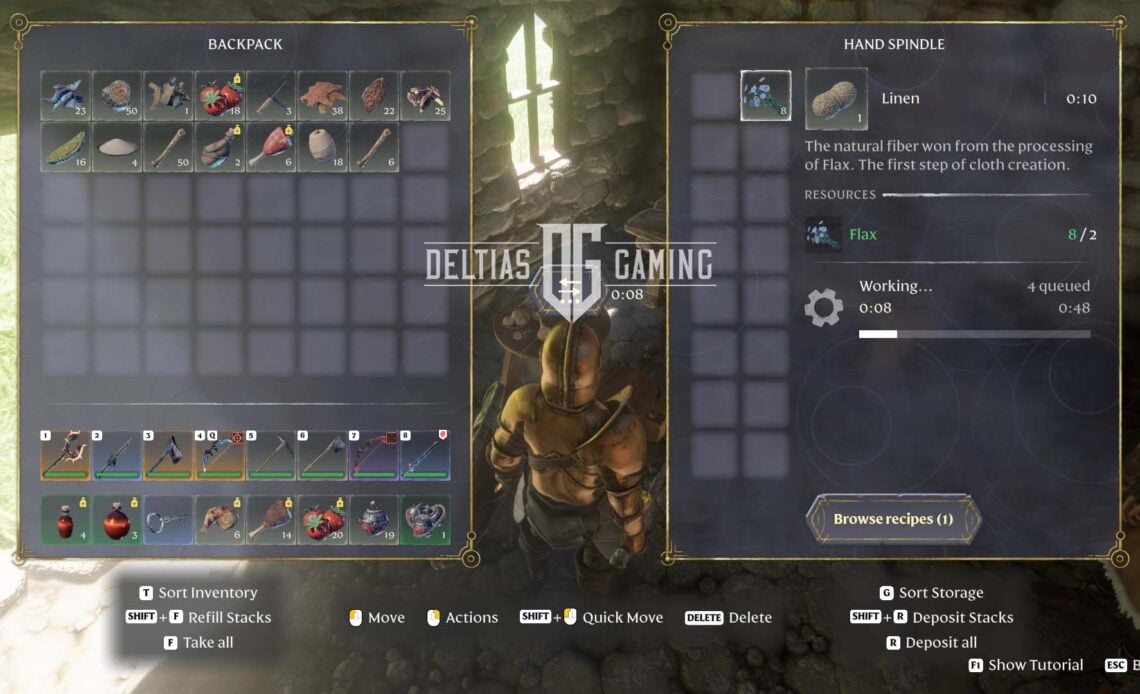Choose the raw meat leg in backpack
Viewport: 1140px width, 694px height.
coord(271,147)
